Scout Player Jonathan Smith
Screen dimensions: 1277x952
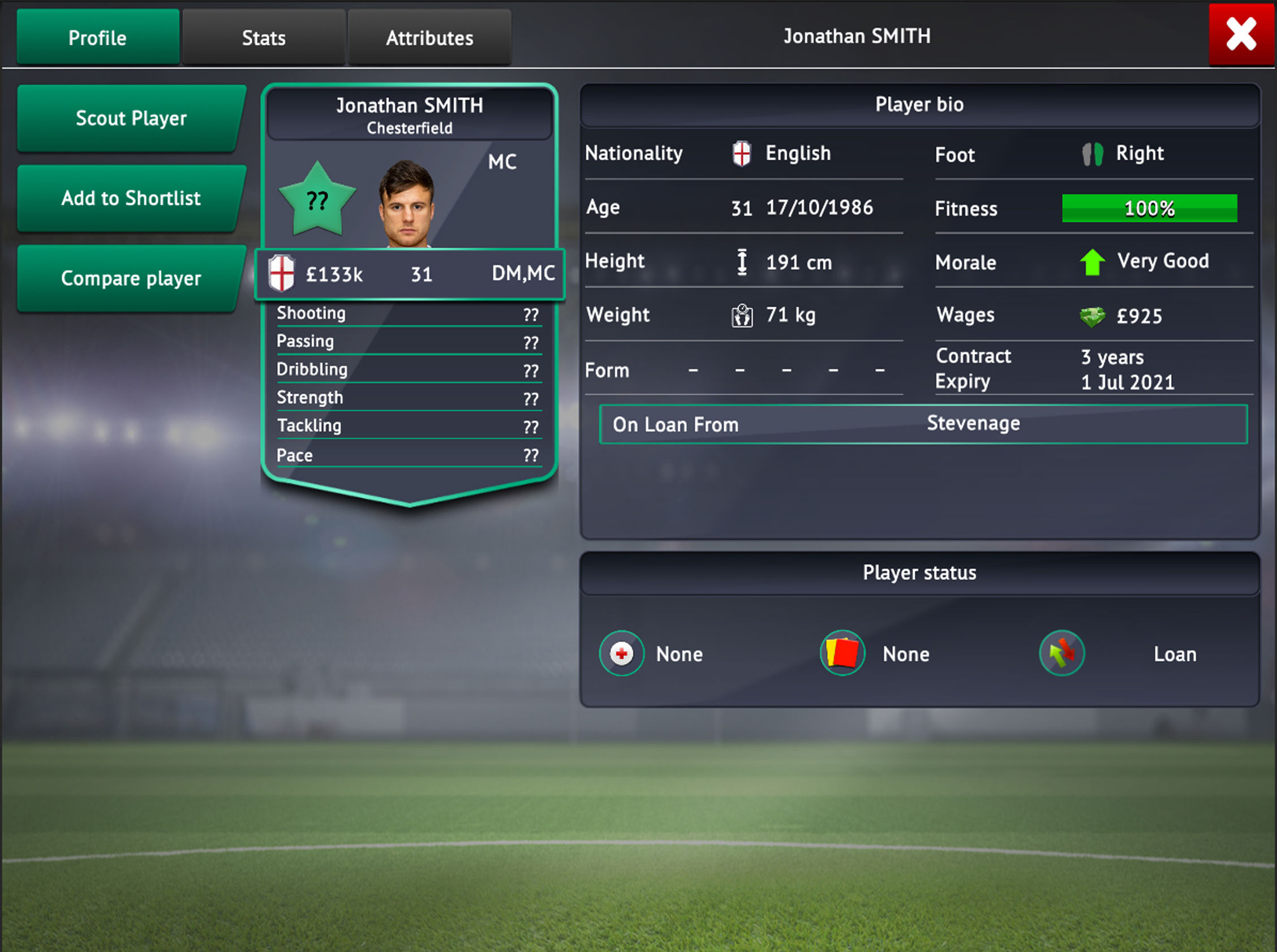131,118
